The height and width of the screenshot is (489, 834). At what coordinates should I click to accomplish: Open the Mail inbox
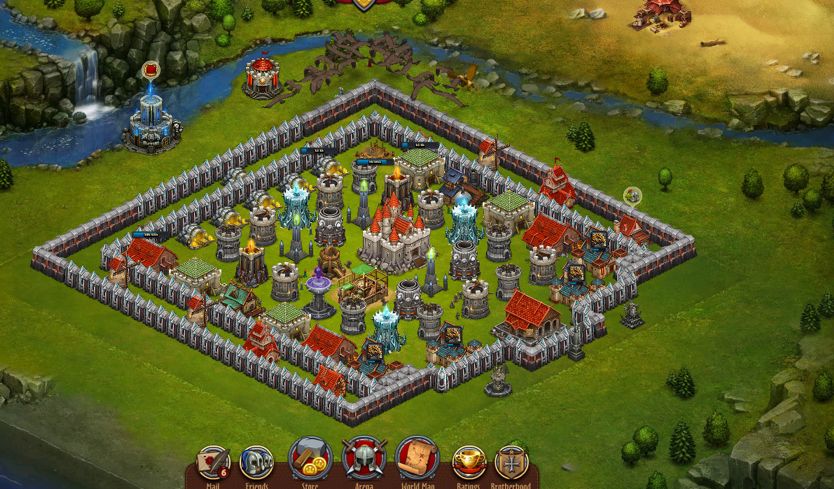coord(213,463)
